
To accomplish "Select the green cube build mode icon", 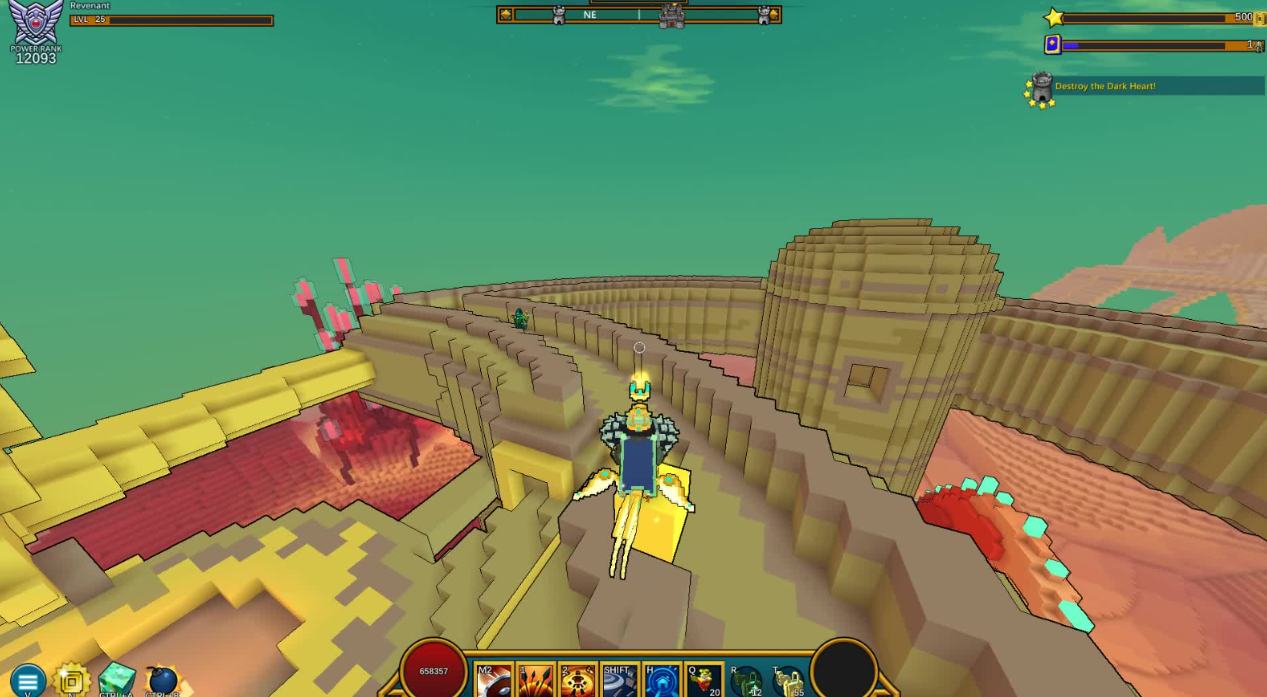I will point(117,680).
